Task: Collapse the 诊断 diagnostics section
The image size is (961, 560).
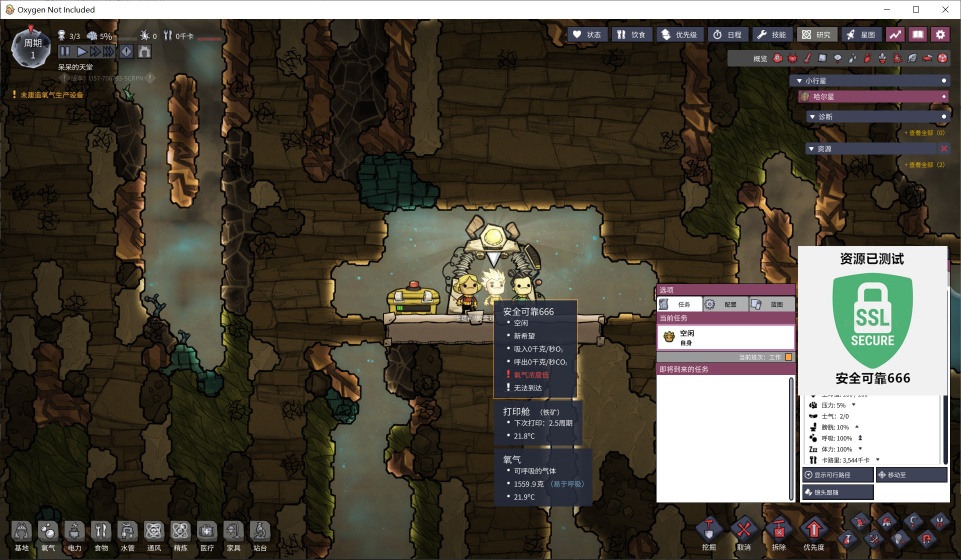Action: (x=812, y=116)
